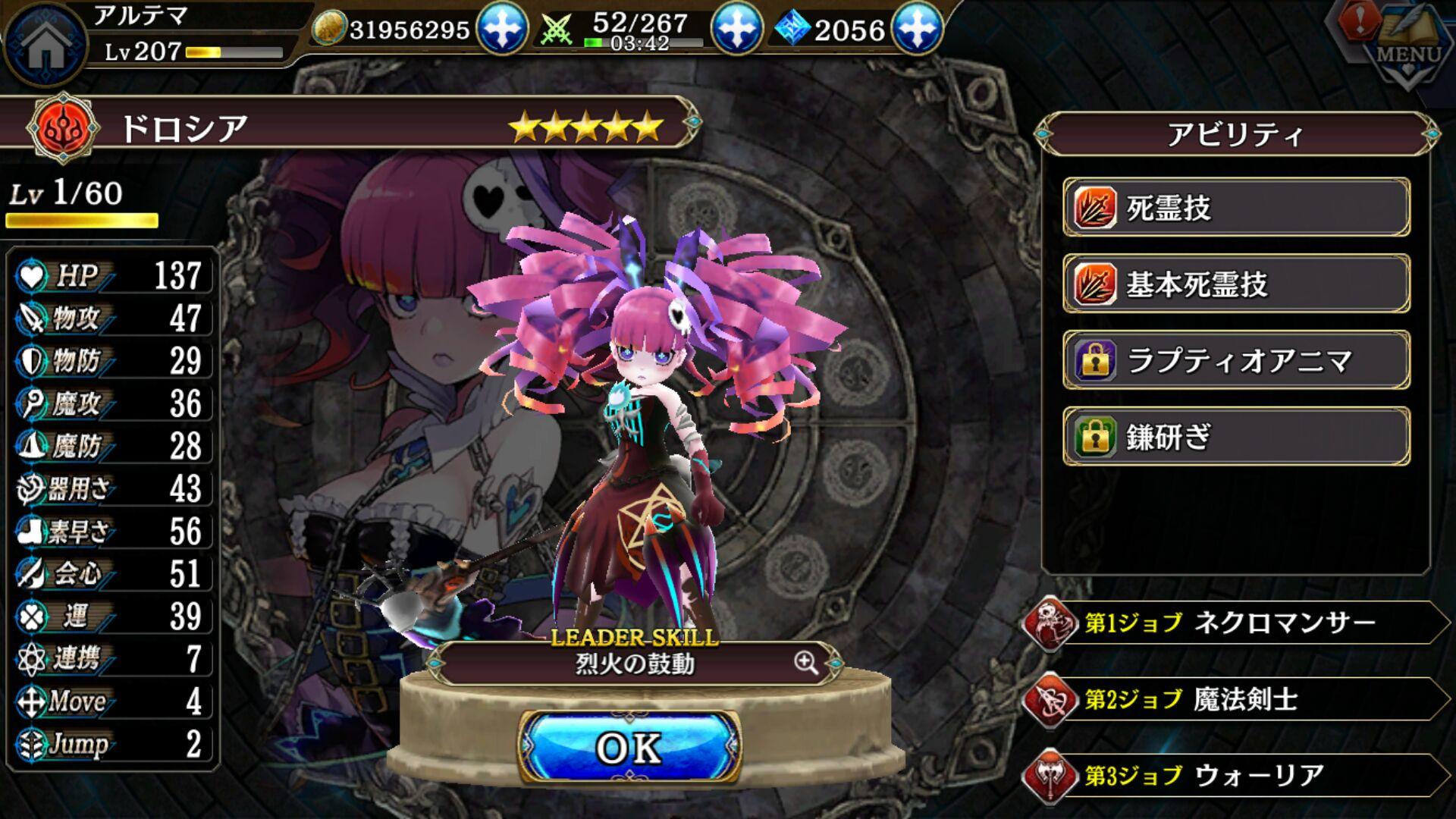
Task: Refill stamina using its plus button
Action: [735, 29]
